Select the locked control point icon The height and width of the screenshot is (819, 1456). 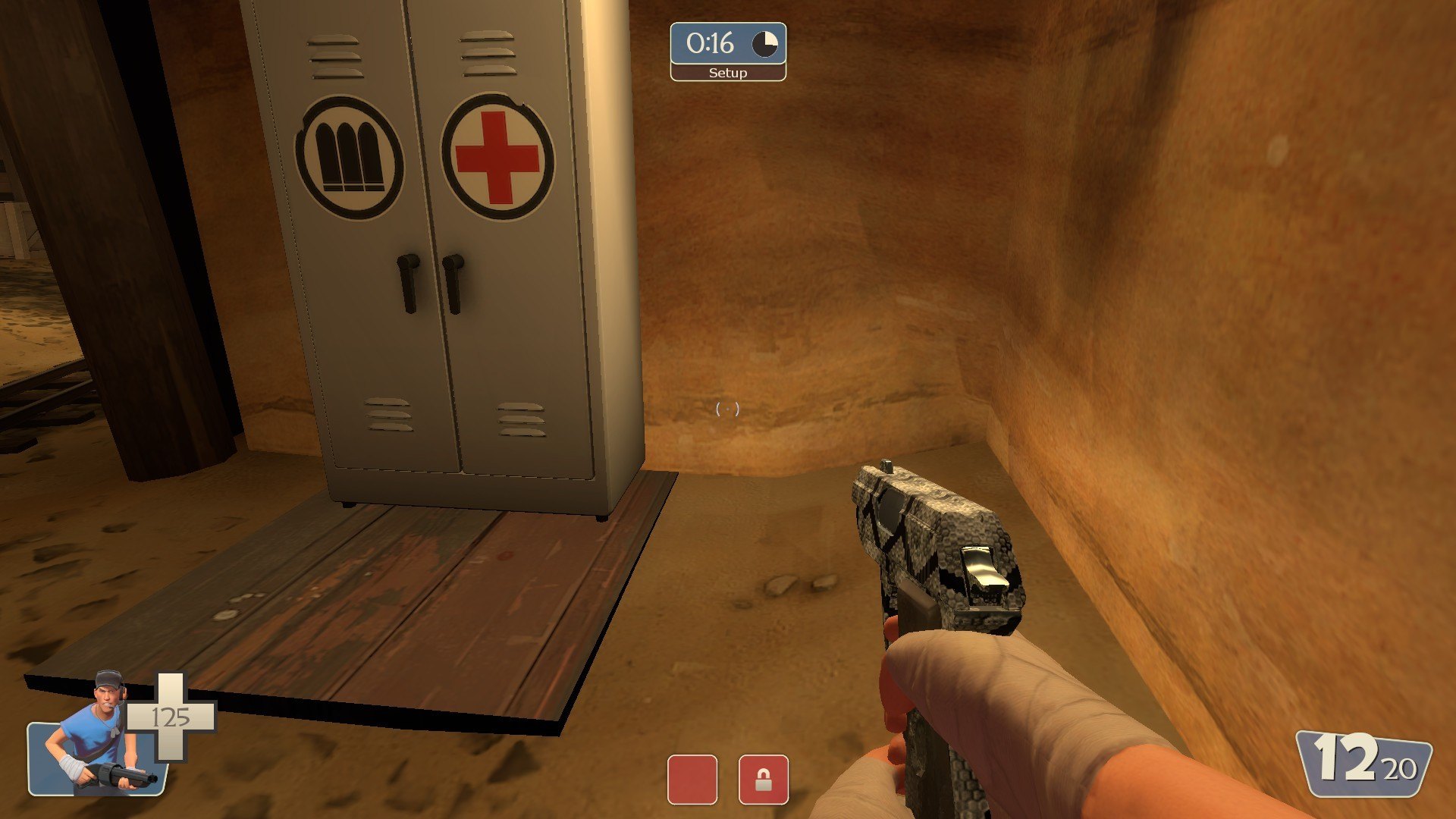click(763, 779)
